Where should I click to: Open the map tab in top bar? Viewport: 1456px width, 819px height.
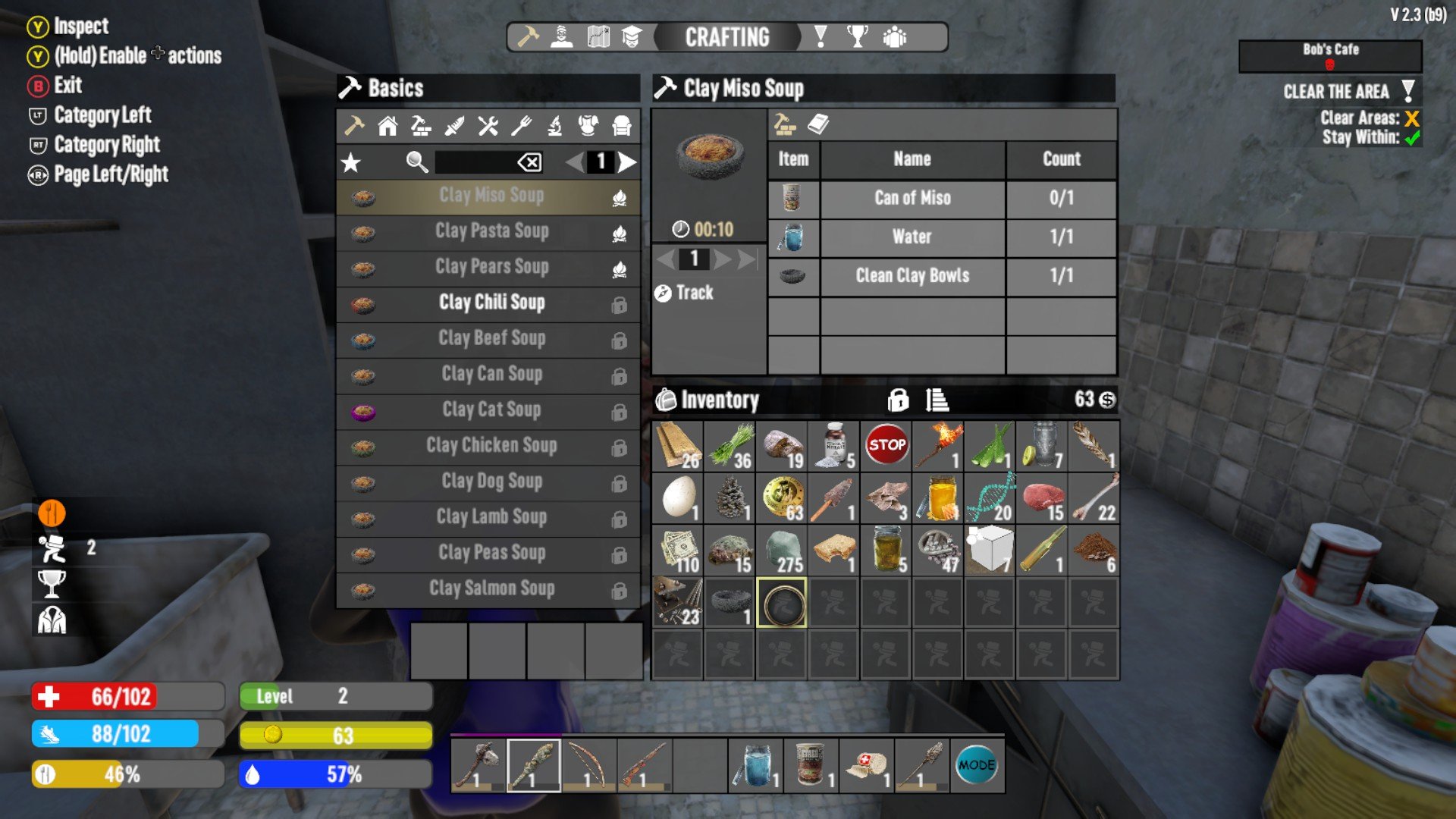click(x=598, y=37)
